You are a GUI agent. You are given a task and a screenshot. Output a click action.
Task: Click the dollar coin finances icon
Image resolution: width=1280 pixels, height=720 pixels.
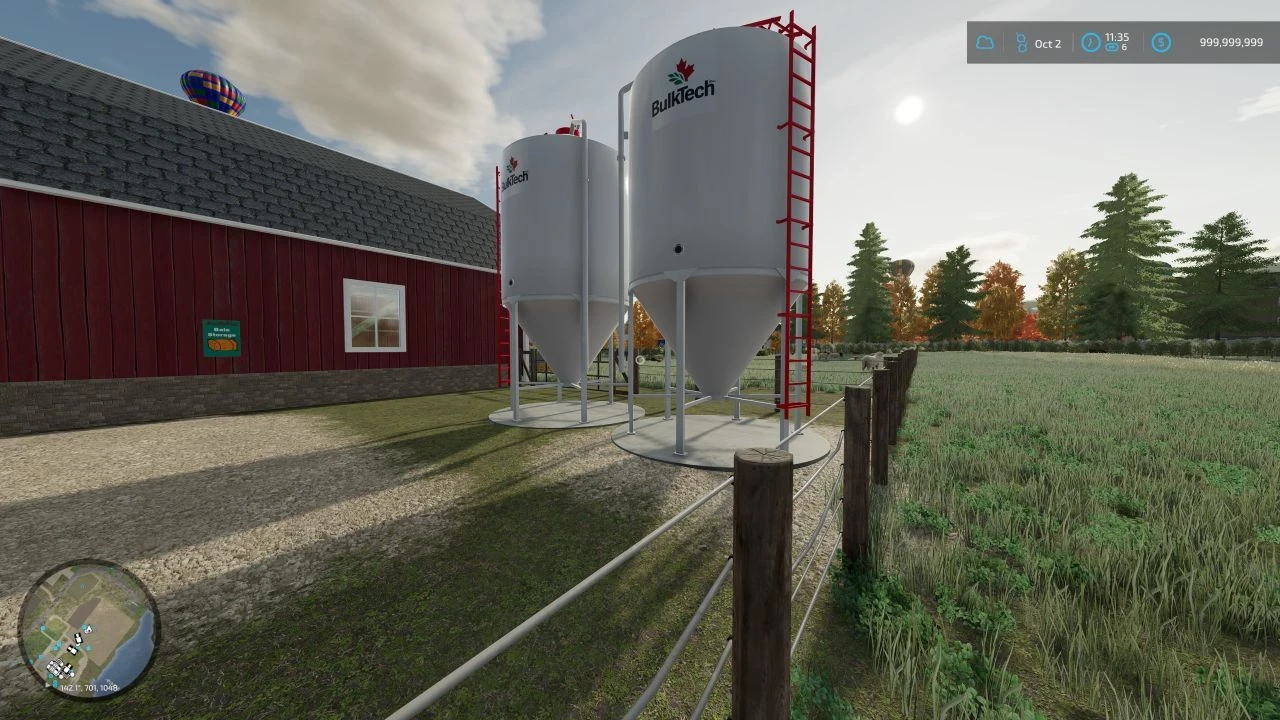click(1160, 42)
